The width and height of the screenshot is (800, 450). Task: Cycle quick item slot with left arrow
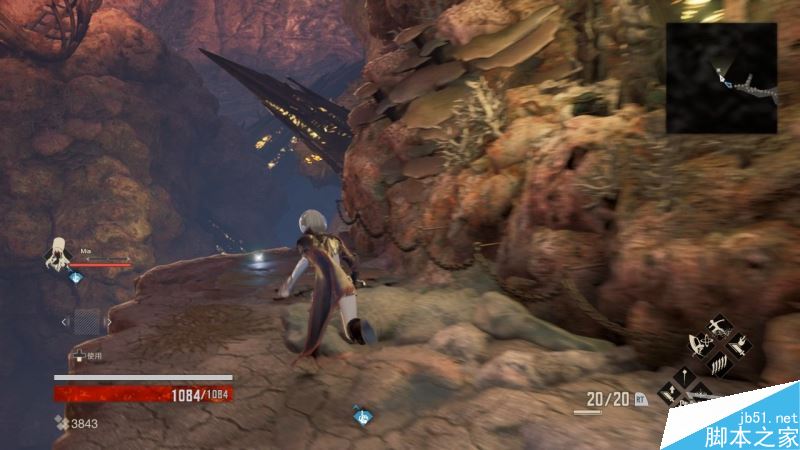point(66,321)
